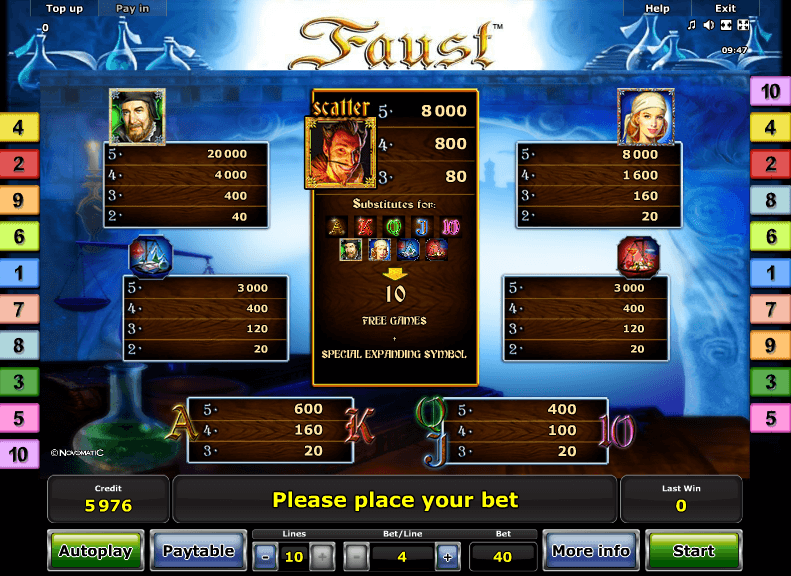This screenshot has width=791, height=576.
Task: Open the Help menu
Action: click(x=657, y=9)
